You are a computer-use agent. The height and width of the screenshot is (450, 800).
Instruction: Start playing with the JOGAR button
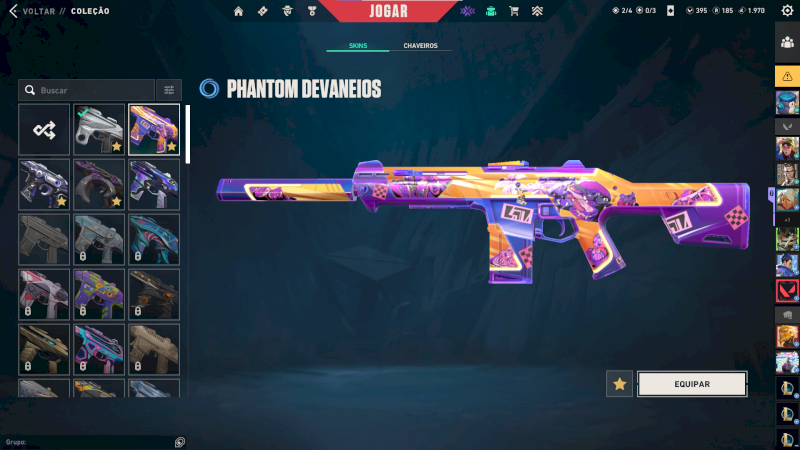[x=389, y=11]
